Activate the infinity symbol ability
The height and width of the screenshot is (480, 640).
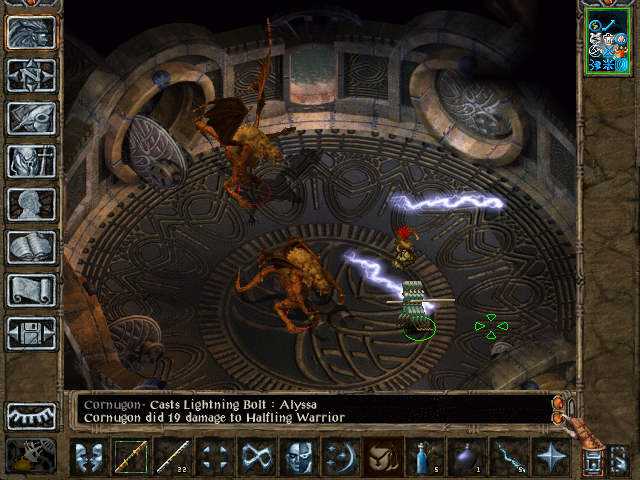click(257, 457)
